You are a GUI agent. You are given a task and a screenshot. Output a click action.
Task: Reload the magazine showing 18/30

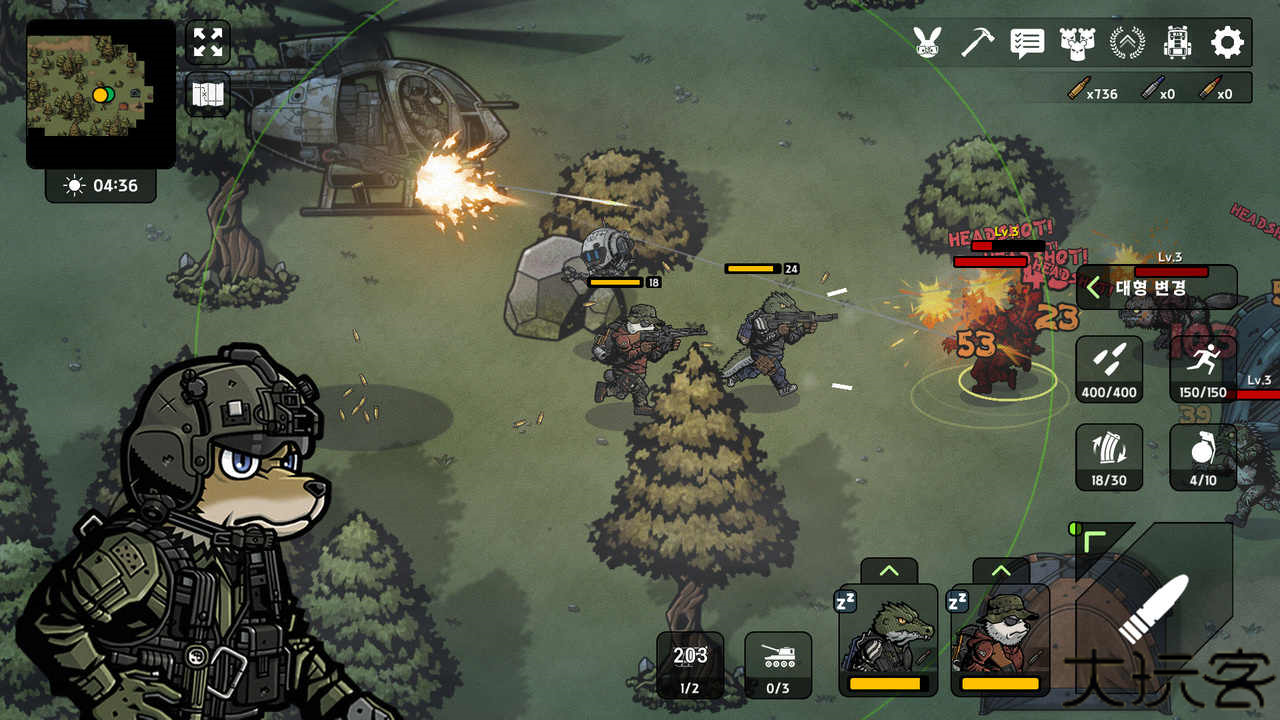click(1109, 457)
